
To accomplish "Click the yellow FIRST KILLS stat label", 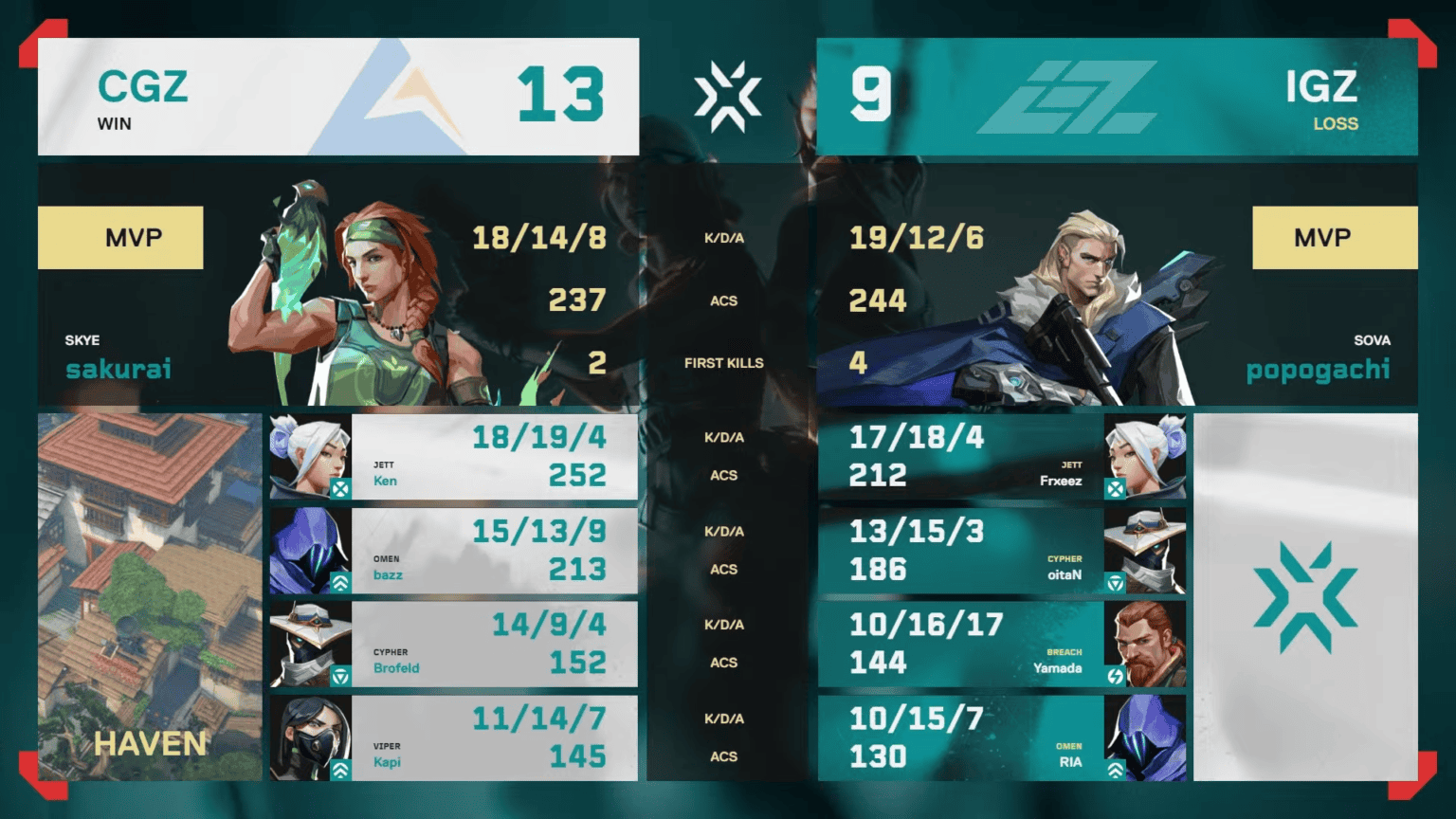I will 726,363.
